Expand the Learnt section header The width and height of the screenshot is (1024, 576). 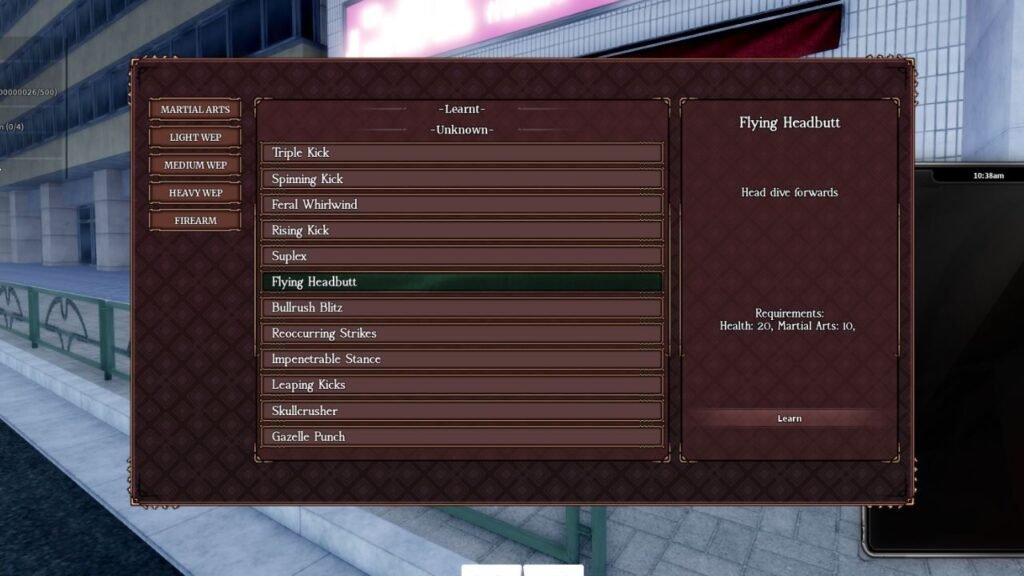click(461, 109)
